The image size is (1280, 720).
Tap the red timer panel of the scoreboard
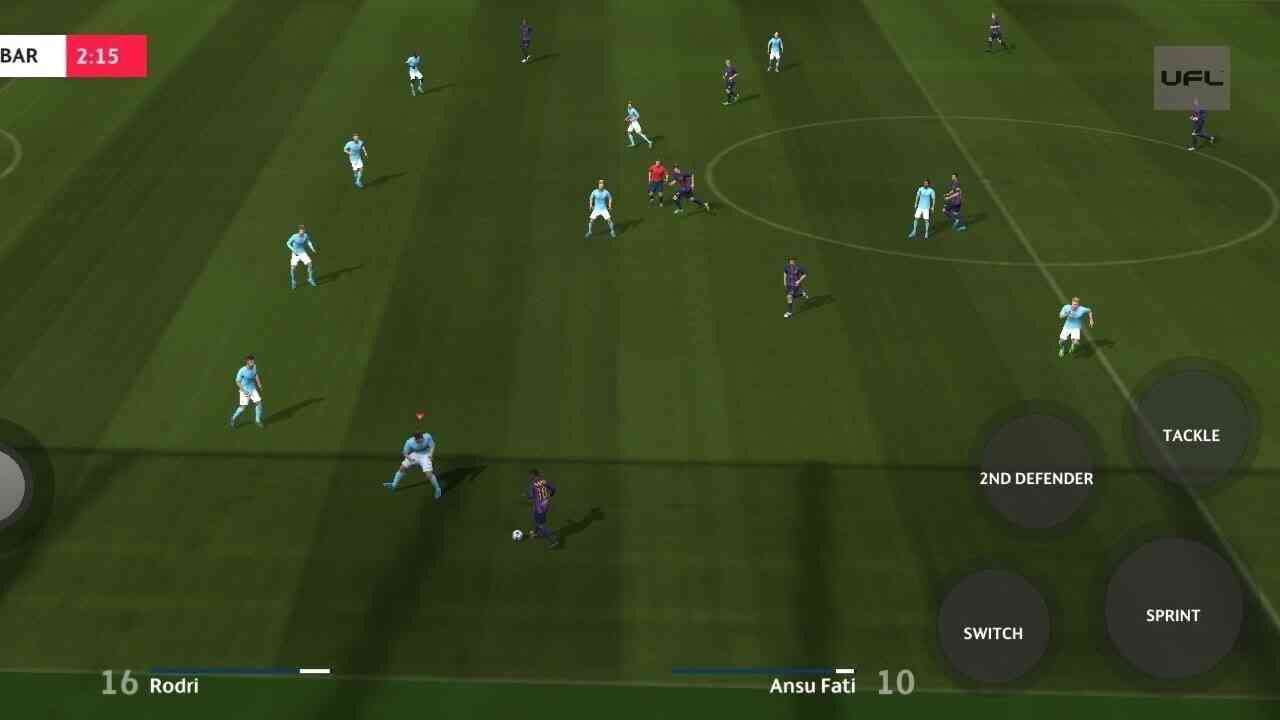click(x=104, y=56)
